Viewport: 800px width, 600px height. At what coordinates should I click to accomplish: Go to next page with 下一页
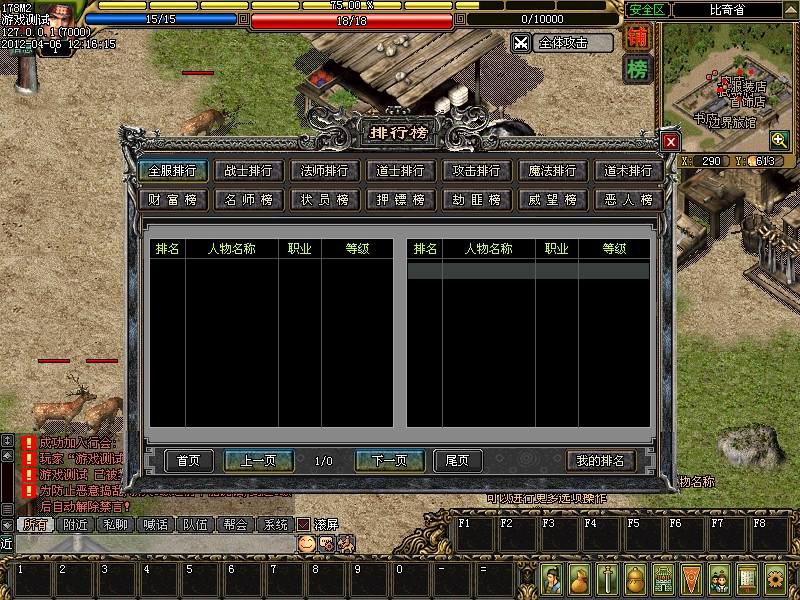[389, 461]
